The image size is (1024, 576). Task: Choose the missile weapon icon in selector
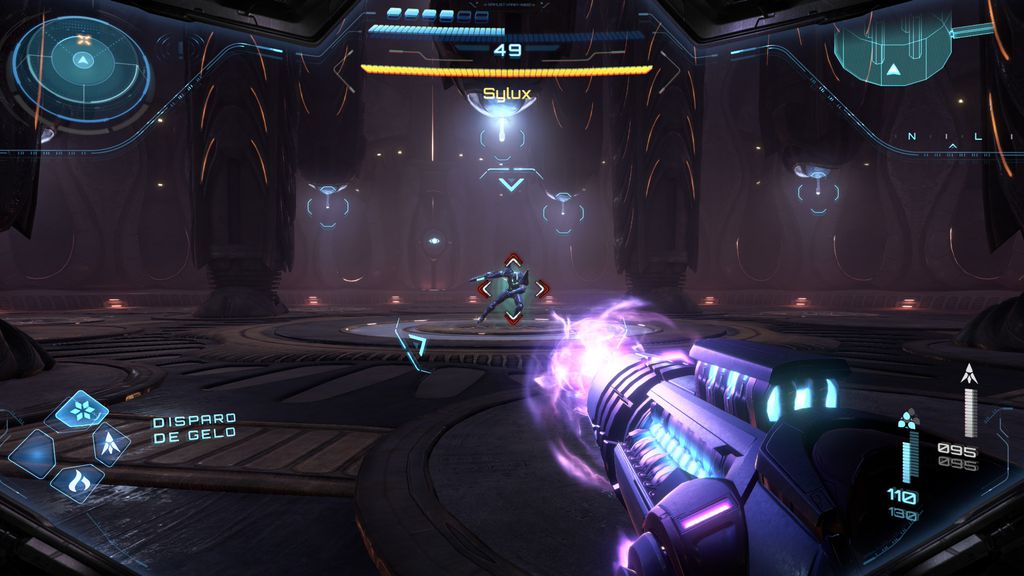110,443
